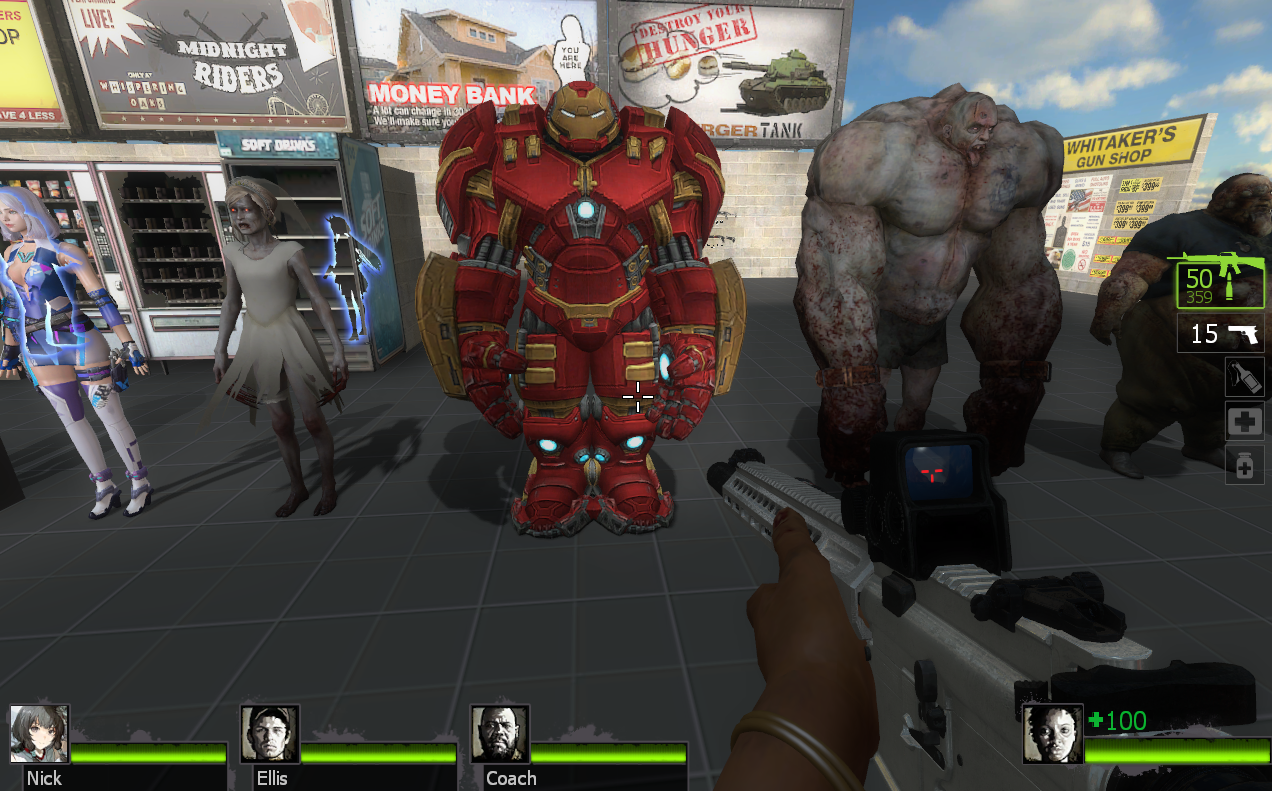This screenshot has height=791, width=1272.
Task: Choose the first aid kit slot
Action: point(1244,422)
